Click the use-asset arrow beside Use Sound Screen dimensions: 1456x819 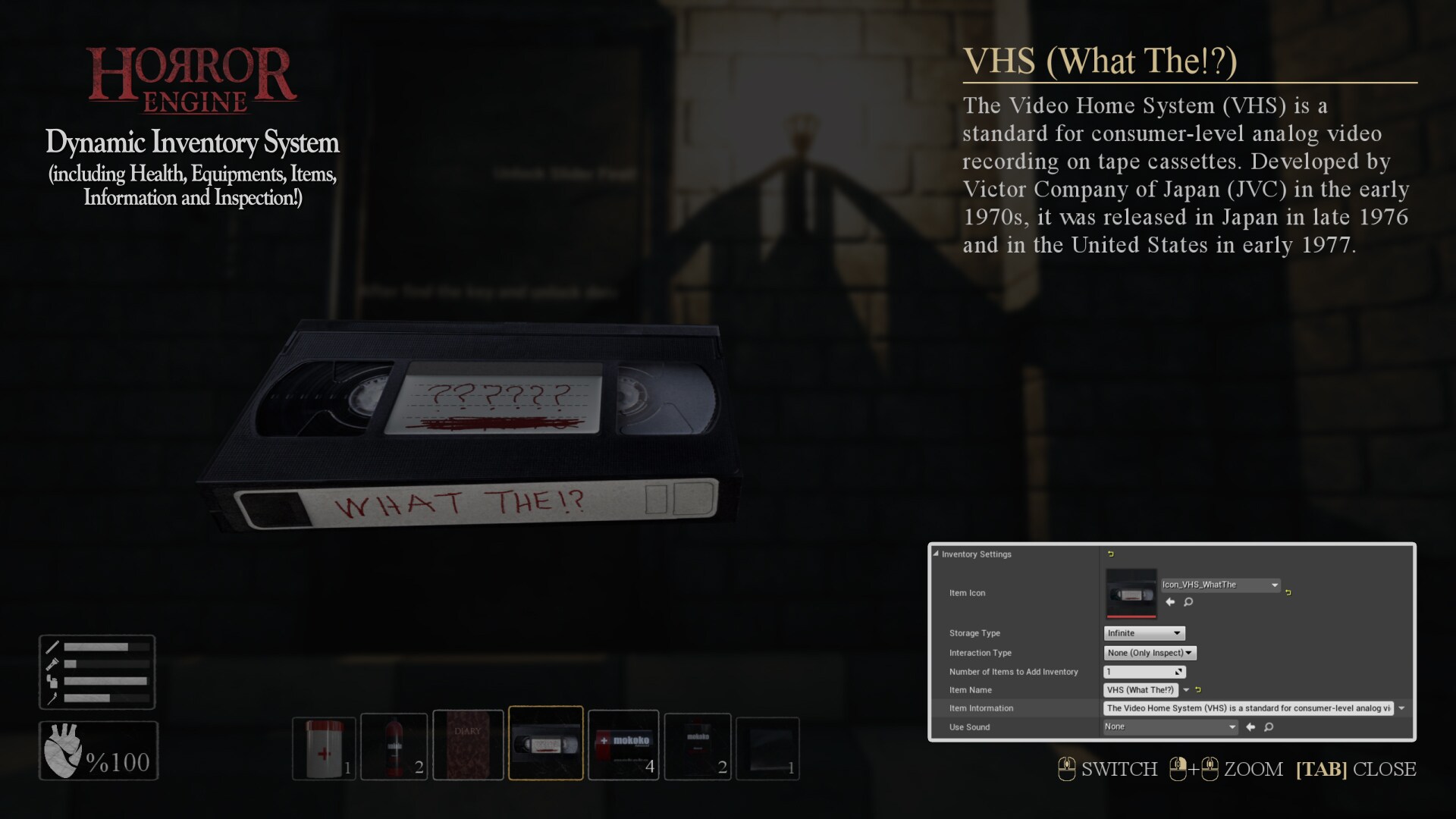tap(1250, 727)
